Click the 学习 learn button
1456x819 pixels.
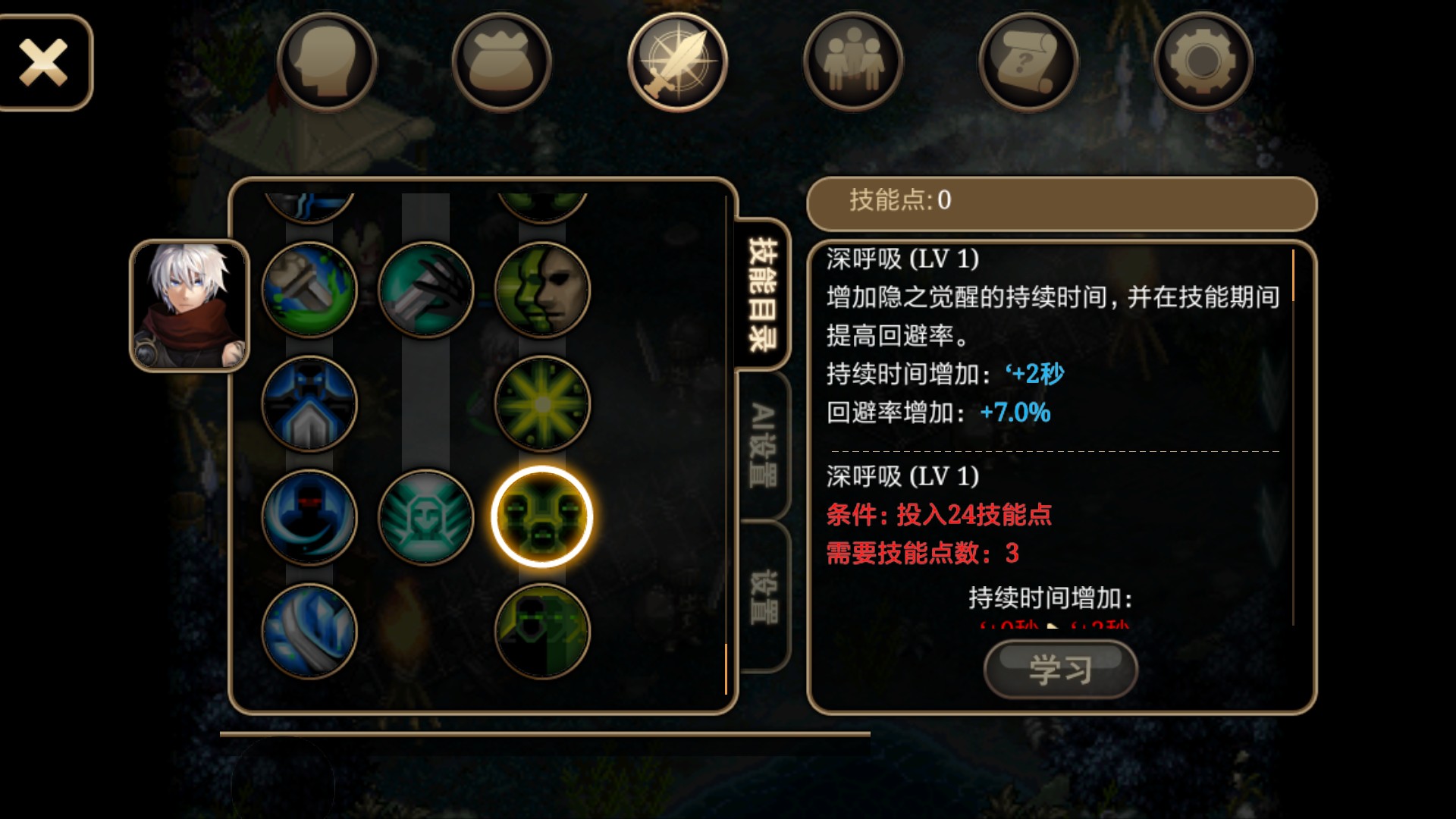1060,669
